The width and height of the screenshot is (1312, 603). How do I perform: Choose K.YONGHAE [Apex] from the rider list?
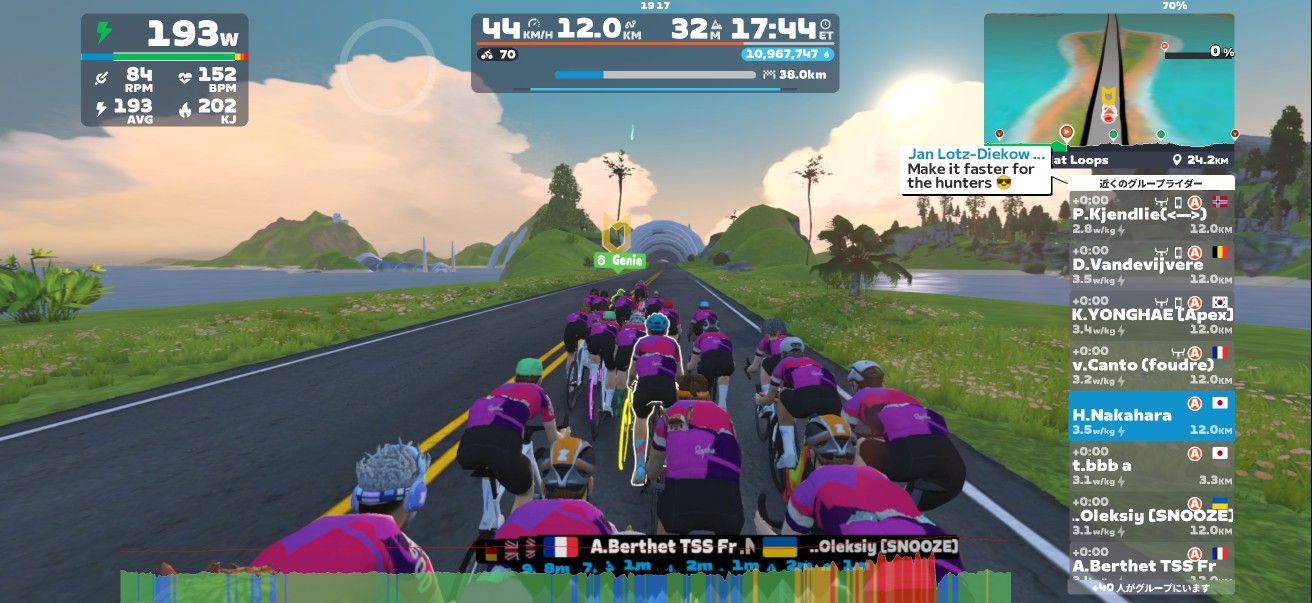point(1151,315)
